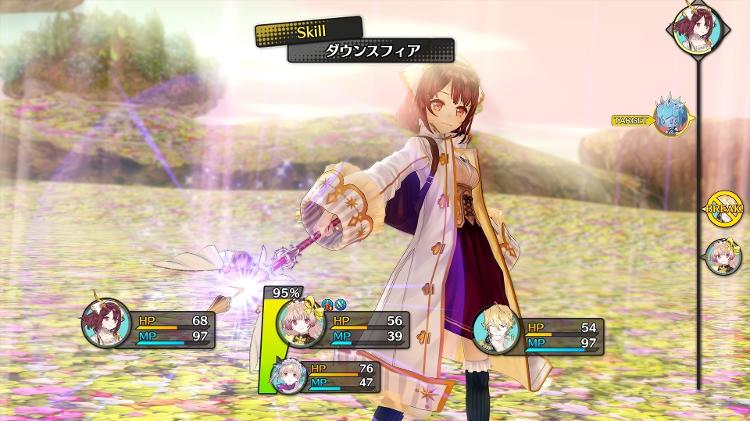Pick the silver-haired party portrait with 76 HP
Viewport: 750px width, 421px height.
click(x=288, y=376)
